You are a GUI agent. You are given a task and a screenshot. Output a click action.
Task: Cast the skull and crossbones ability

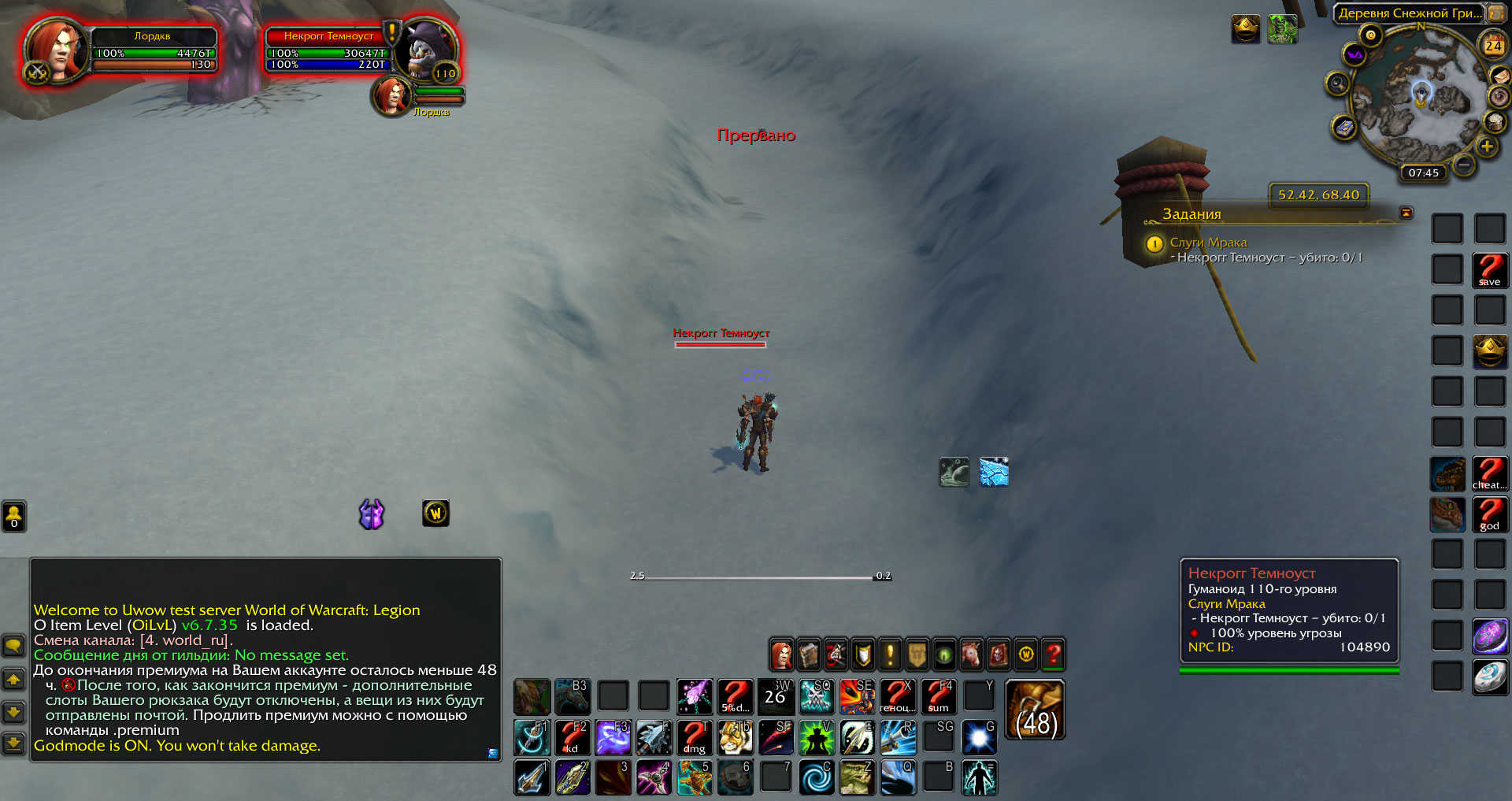(816, 697)
